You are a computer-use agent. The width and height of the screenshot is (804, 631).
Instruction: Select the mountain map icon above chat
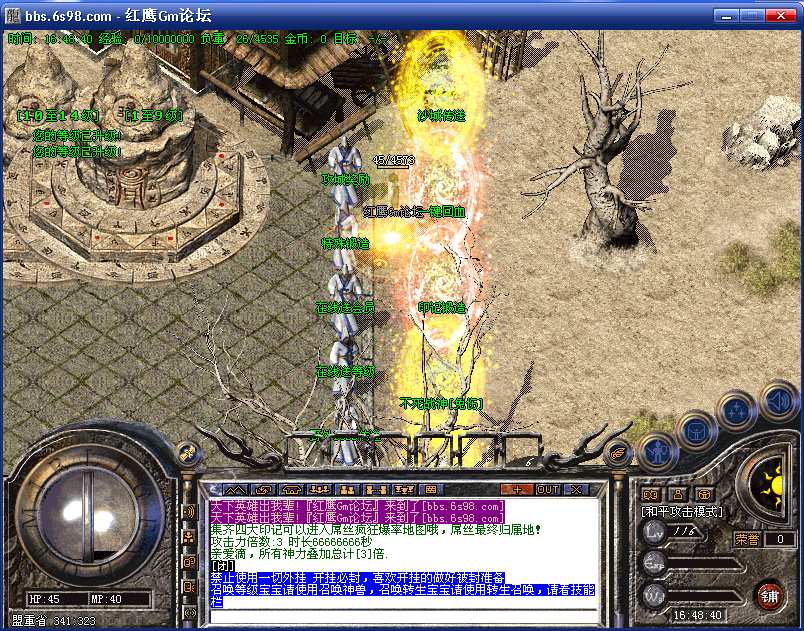tap(235, 489)
